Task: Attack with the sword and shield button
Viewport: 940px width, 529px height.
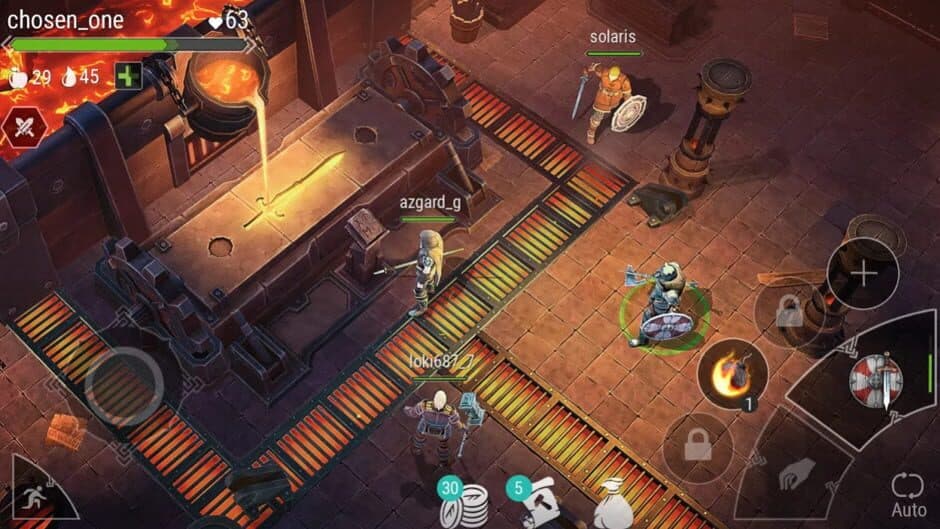Action: tap(875, 379)
